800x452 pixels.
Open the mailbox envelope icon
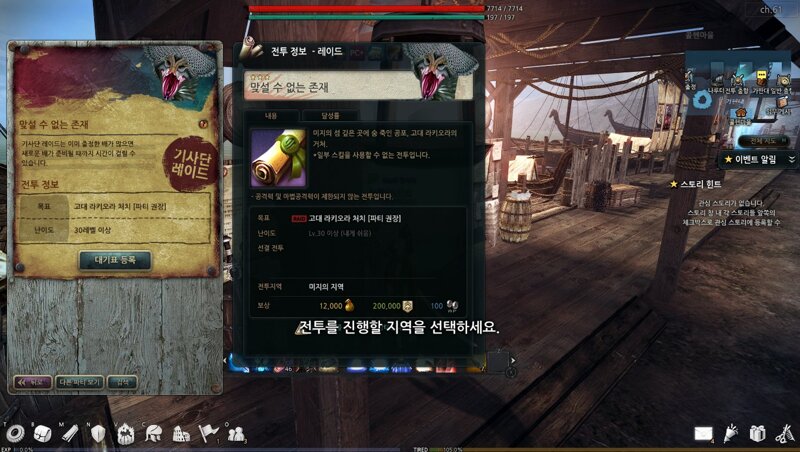[x=704, y=433]
